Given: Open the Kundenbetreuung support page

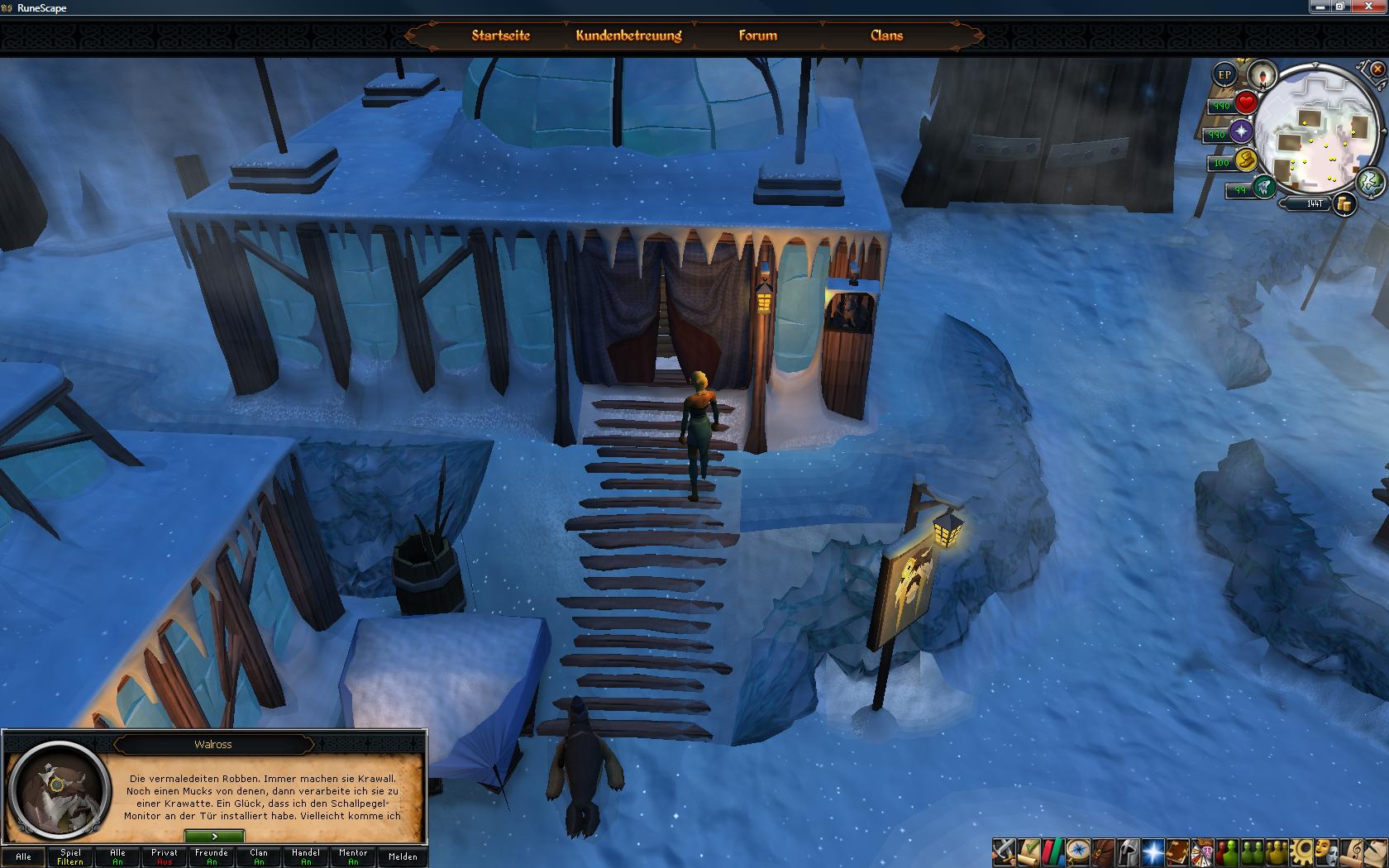Looking at the screenshot, I should click(x=628, y=36).
